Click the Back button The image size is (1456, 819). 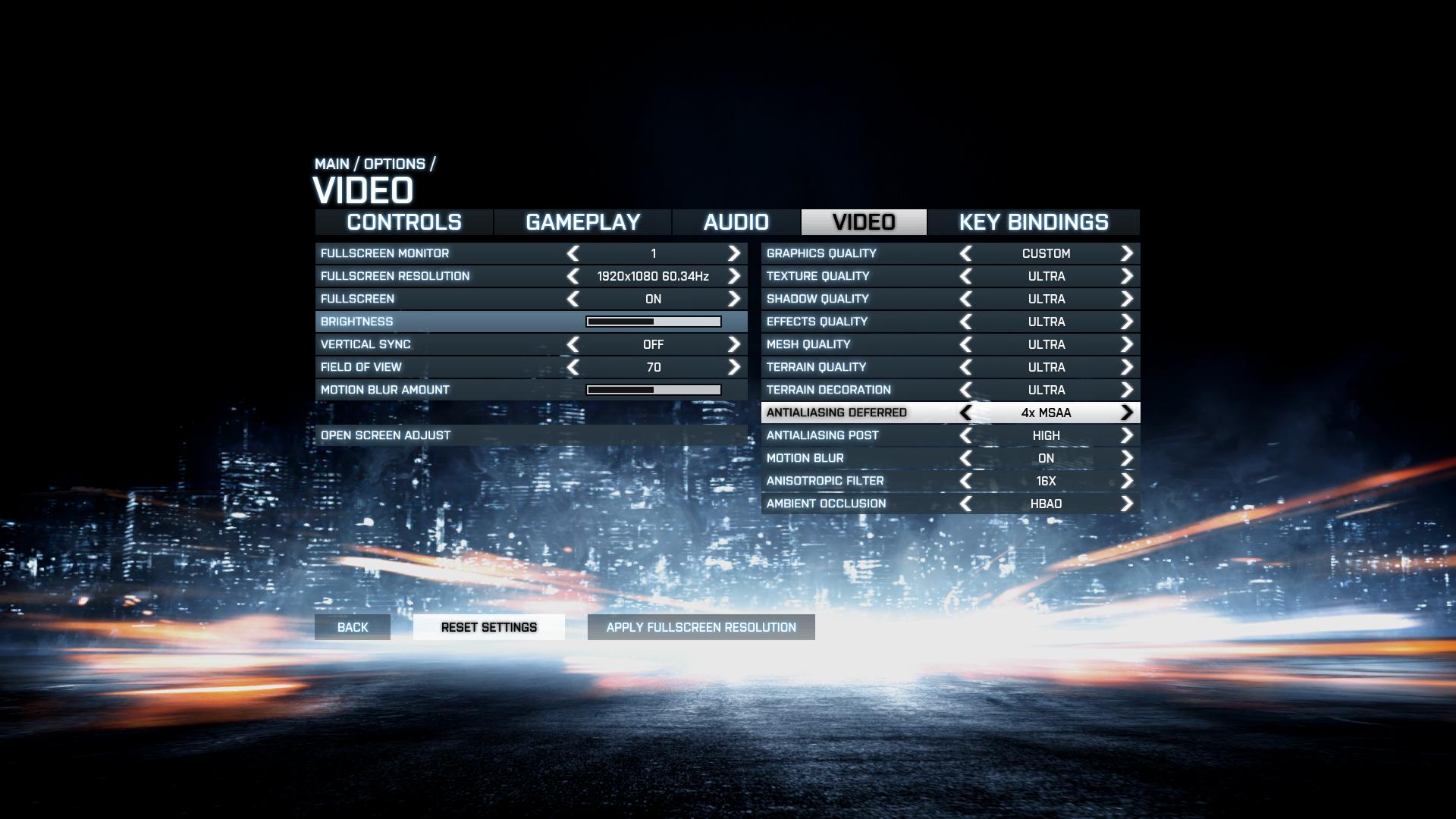click(x=353, y=627)
